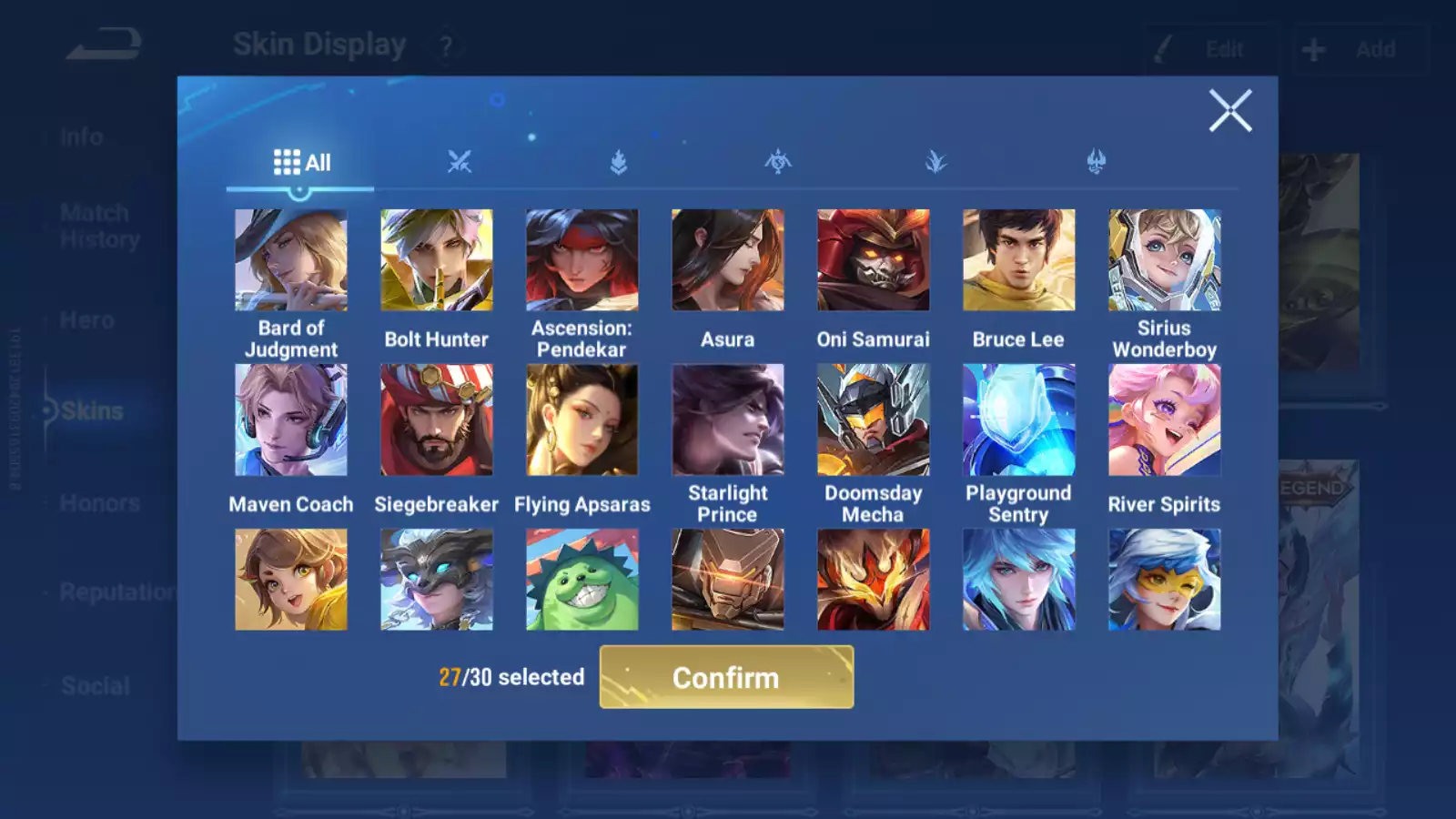Viewport: 1456px width, 819px height.
Task: Switch to the All skins tab
Action: coord(301,163)
